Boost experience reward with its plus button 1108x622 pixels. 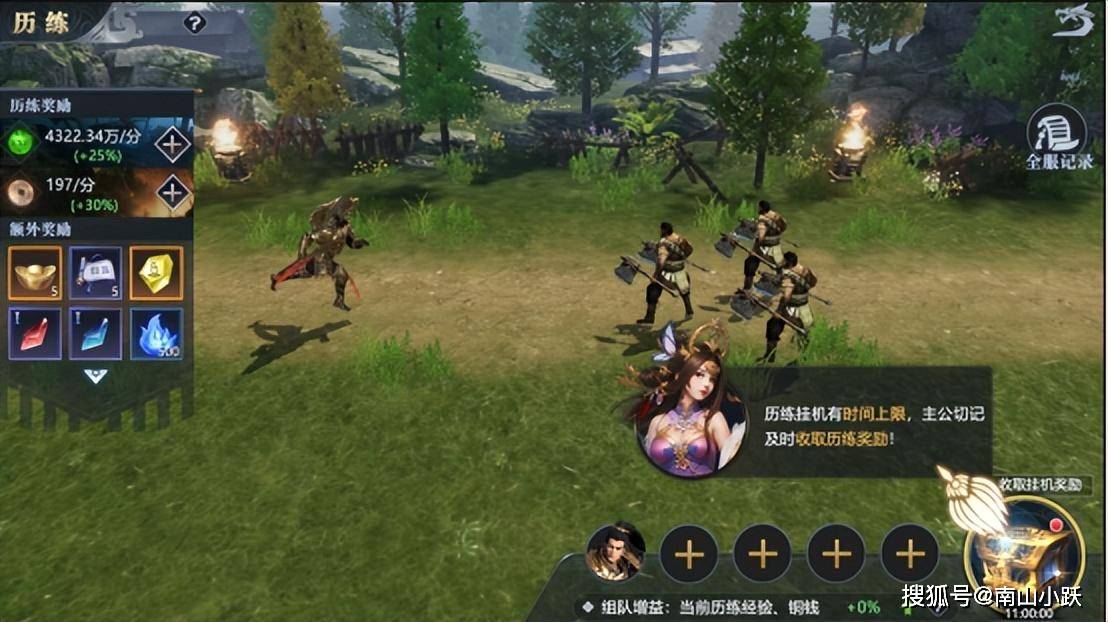(x=172, y=144)
